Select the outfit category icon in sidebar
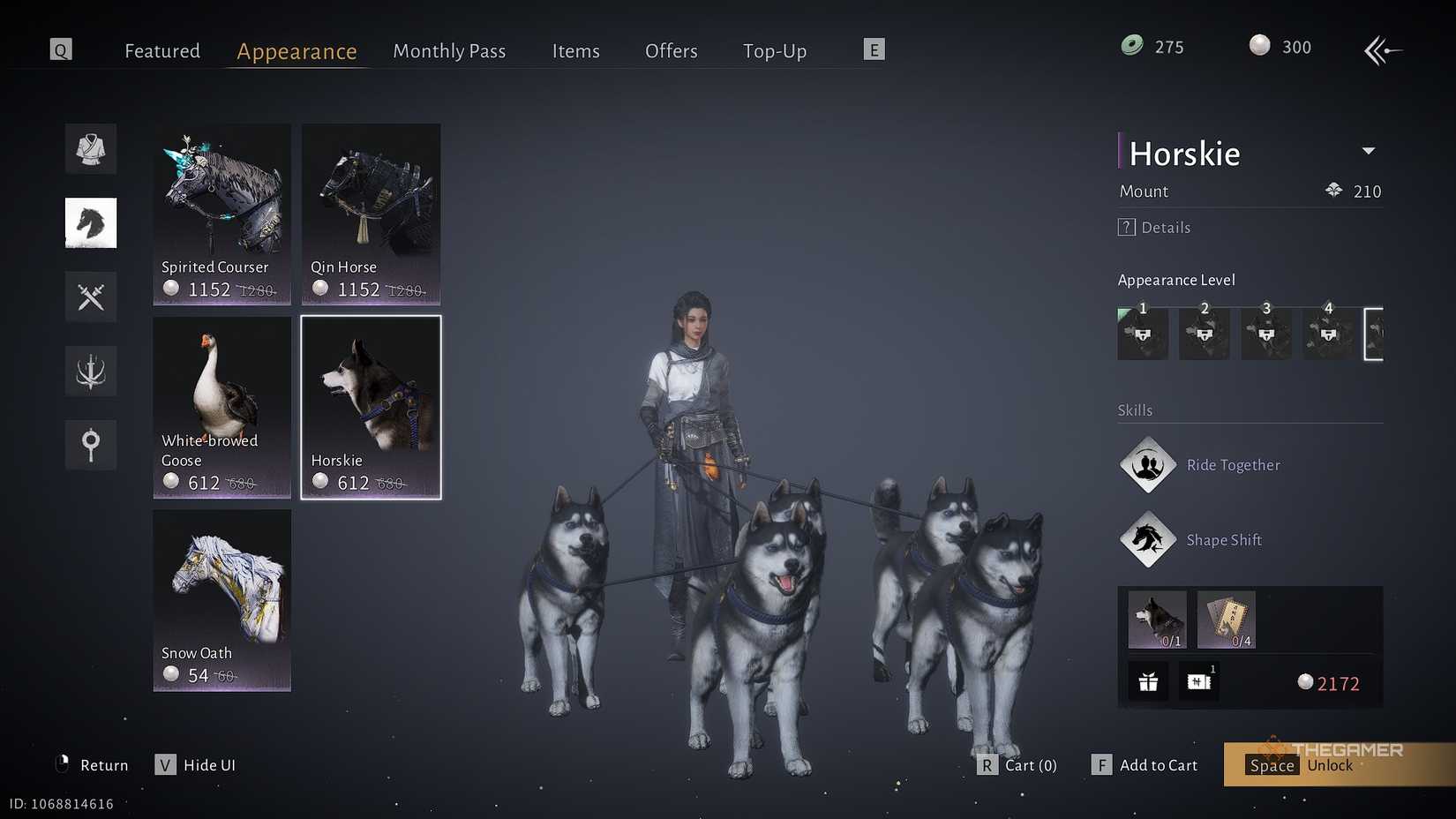The width and height of the screenshot is (1456, 819). [x=91, y=148]
